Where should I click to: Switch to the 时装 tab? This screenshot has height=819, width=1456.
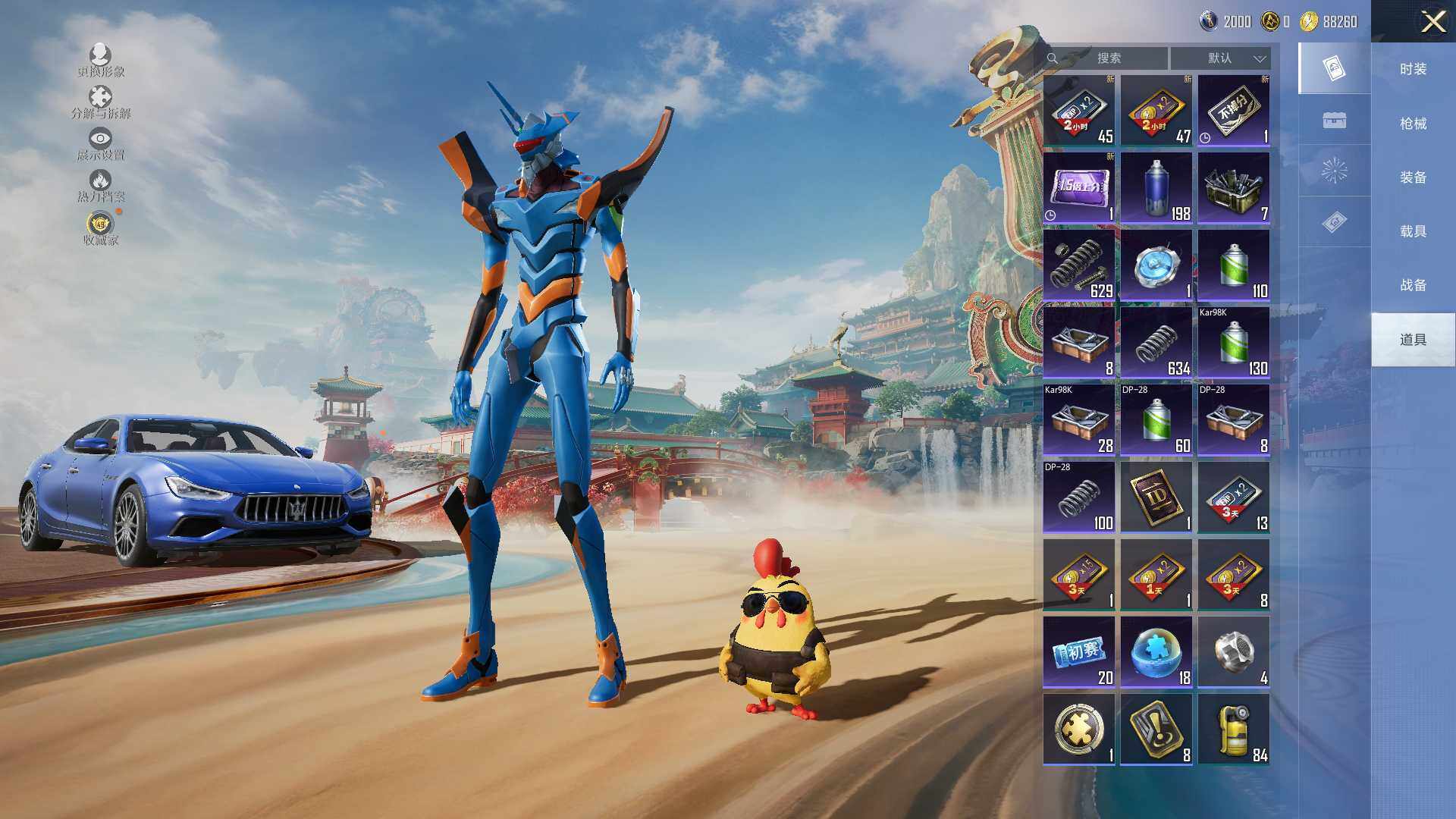1413,69
